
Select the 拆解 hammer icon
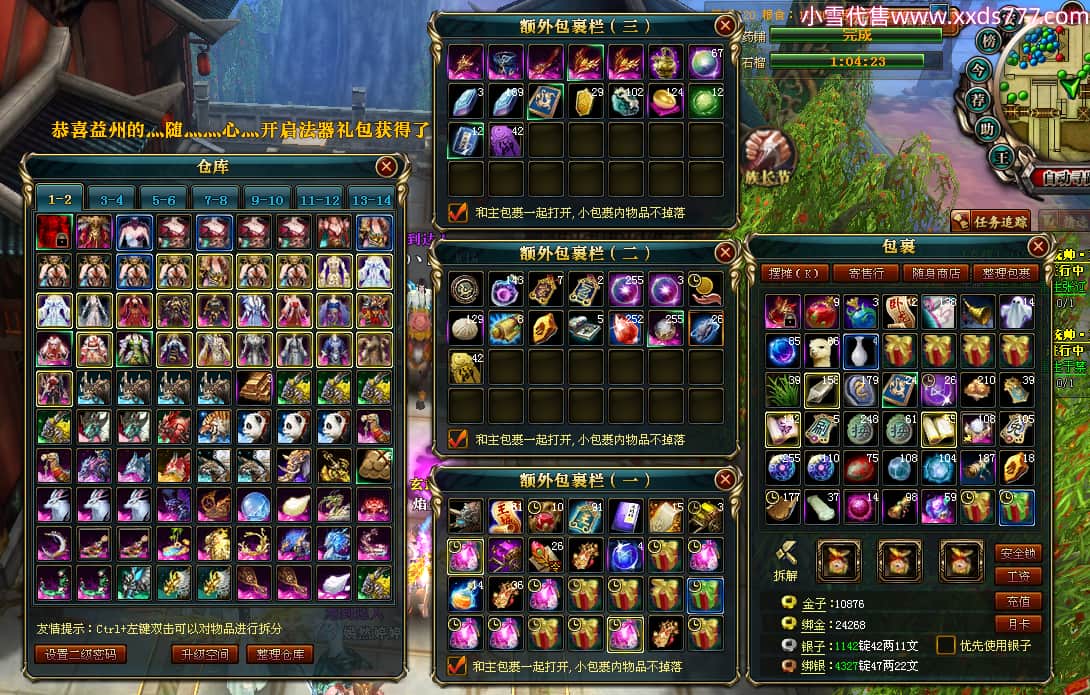click(787, 553)
